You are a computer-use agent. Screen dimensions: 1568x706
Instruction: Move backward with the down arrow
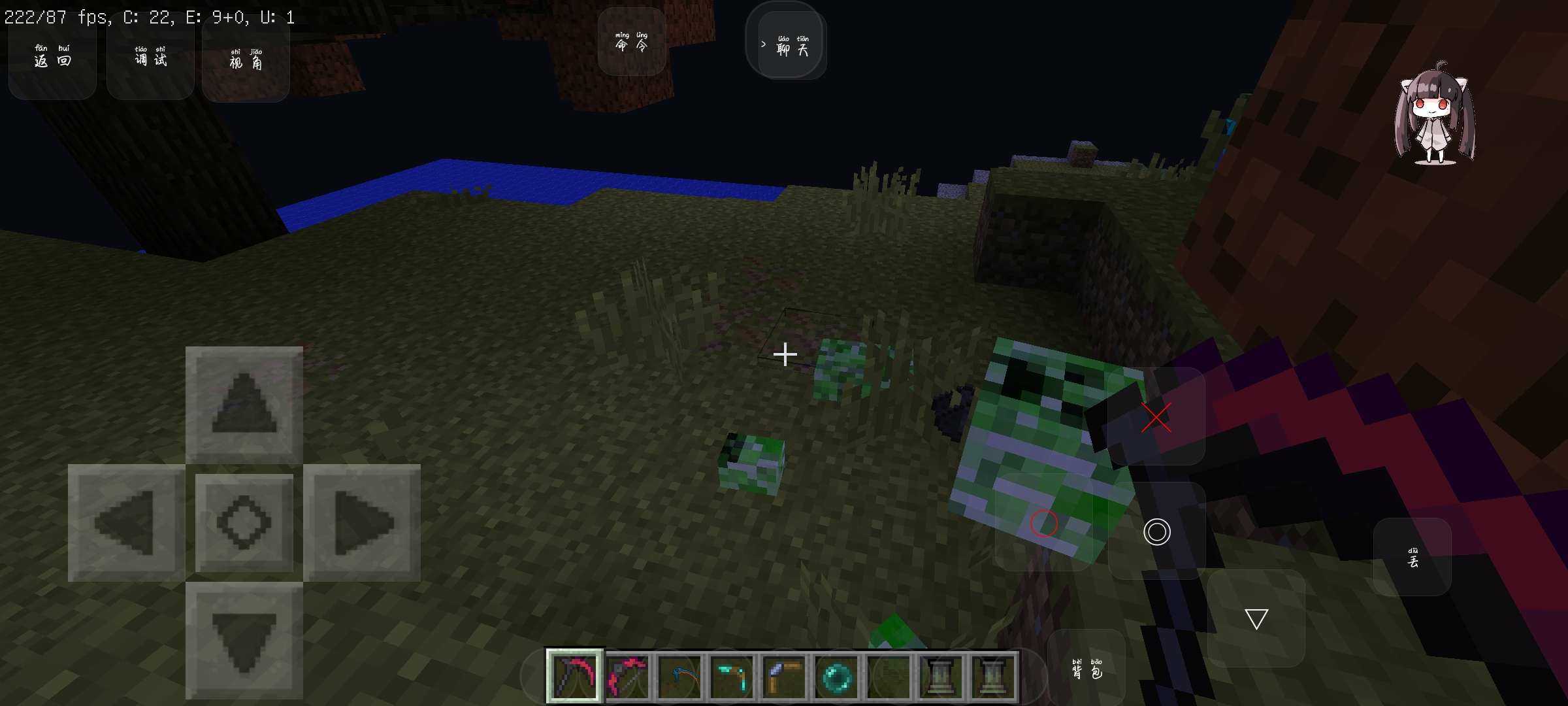pos(244,641)
